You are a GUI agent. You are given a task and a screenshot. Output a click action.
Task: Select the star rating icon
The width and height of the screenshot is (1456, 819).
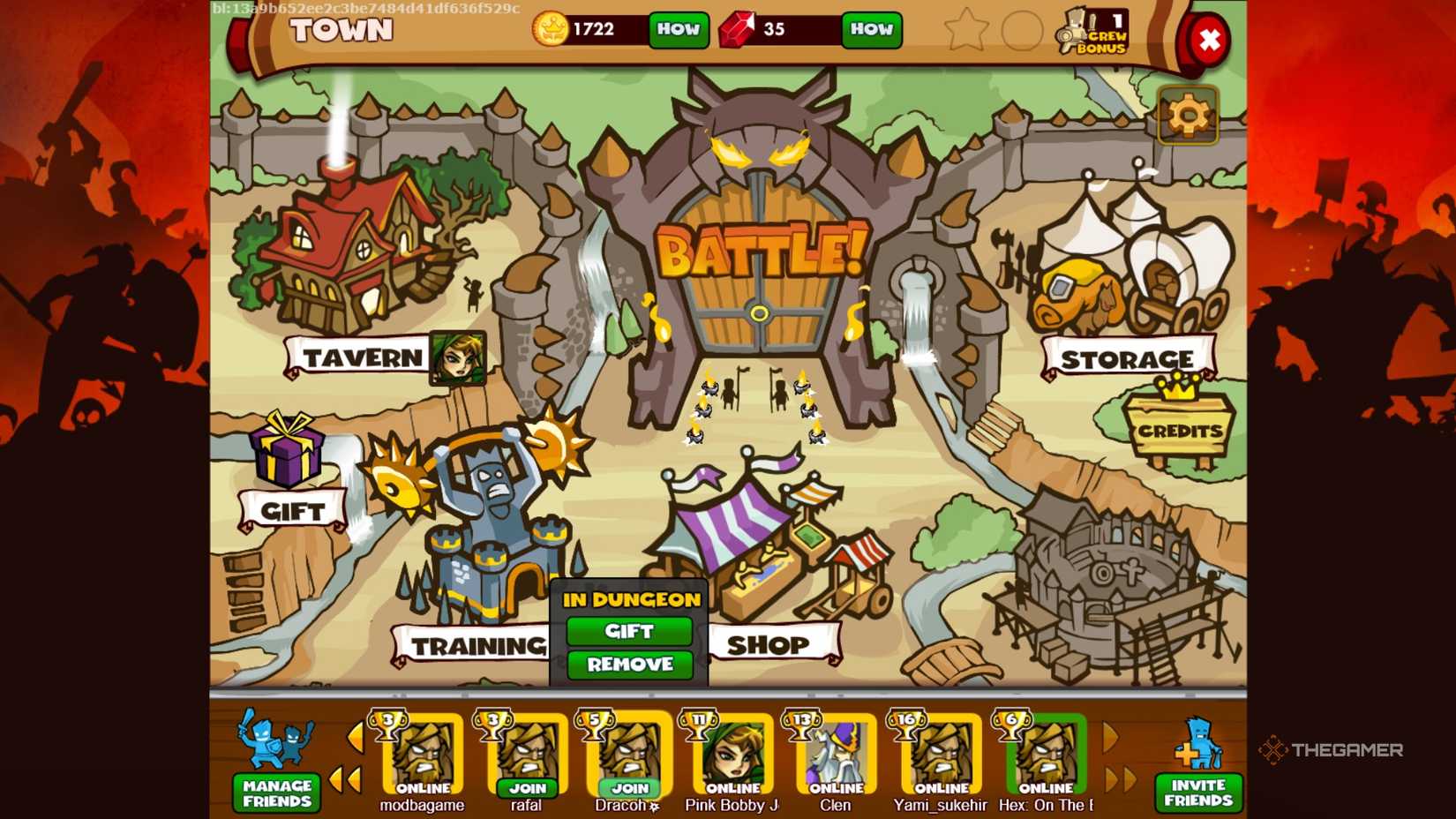tap(966, 29)
